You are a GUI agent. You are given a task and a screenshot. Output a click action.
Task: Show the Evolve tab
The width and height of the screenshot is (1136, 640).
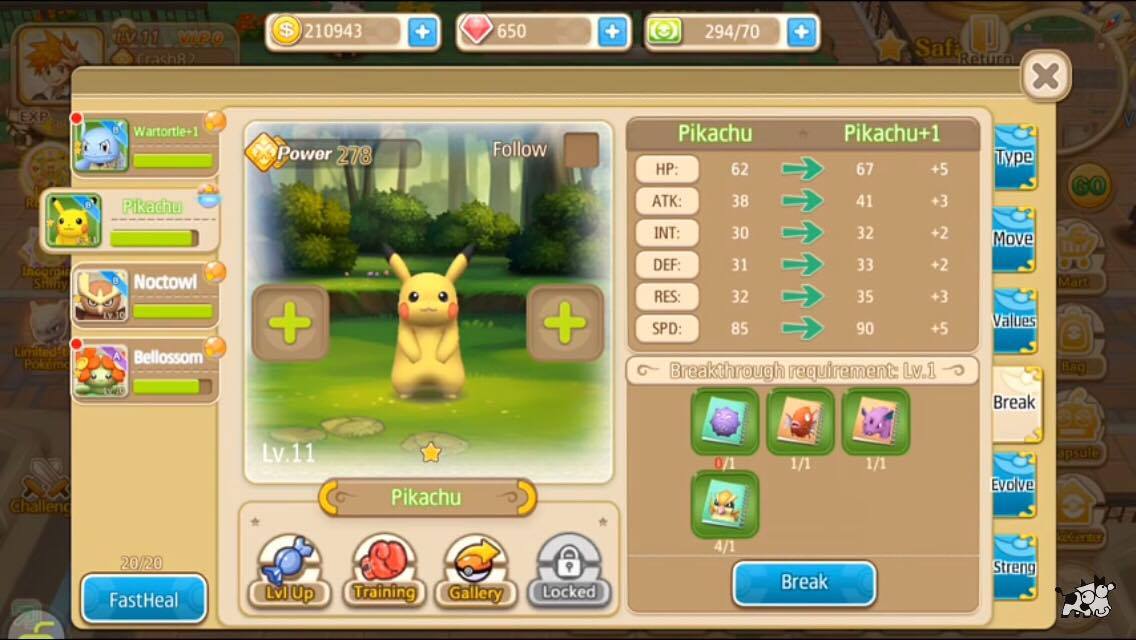pos(1014,485)
